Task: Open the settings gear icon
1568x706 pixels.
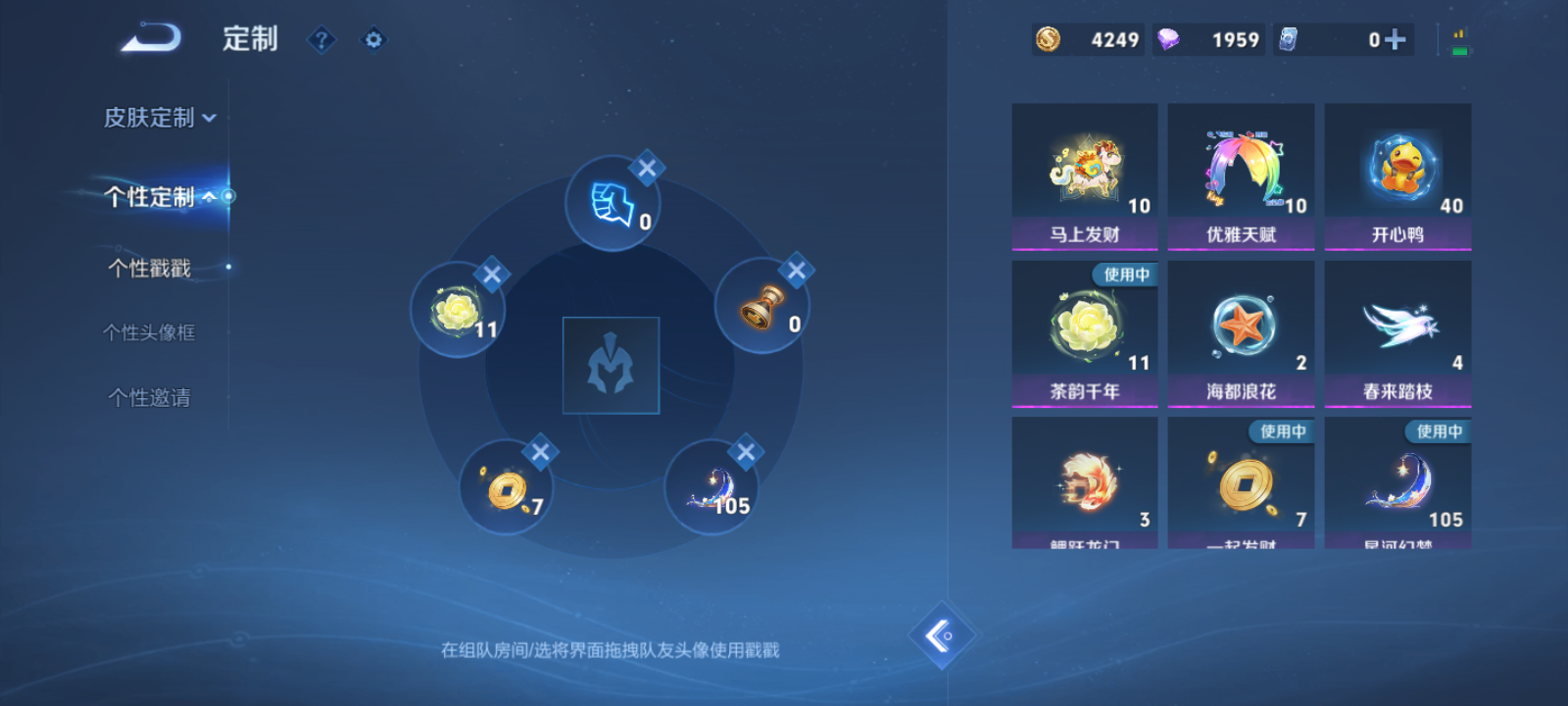Action: coord(372,40)
